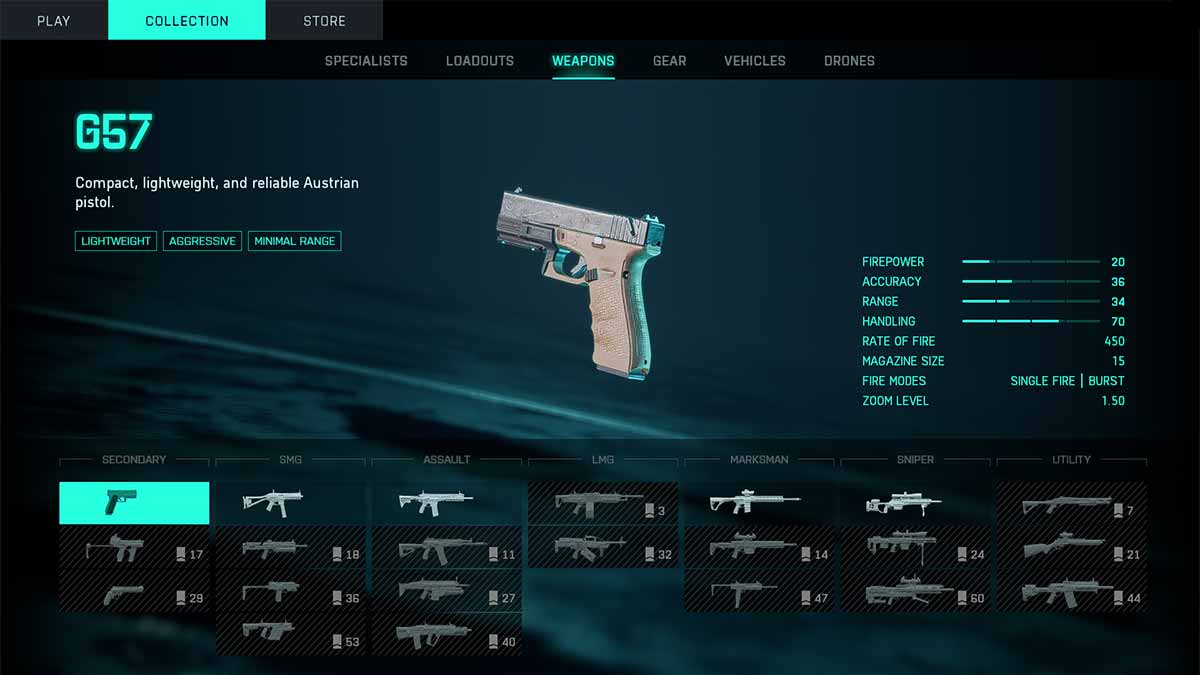Show the Specialists section
The width and height of the screenshot is (1200, 675).
click(x=366, y=61)
